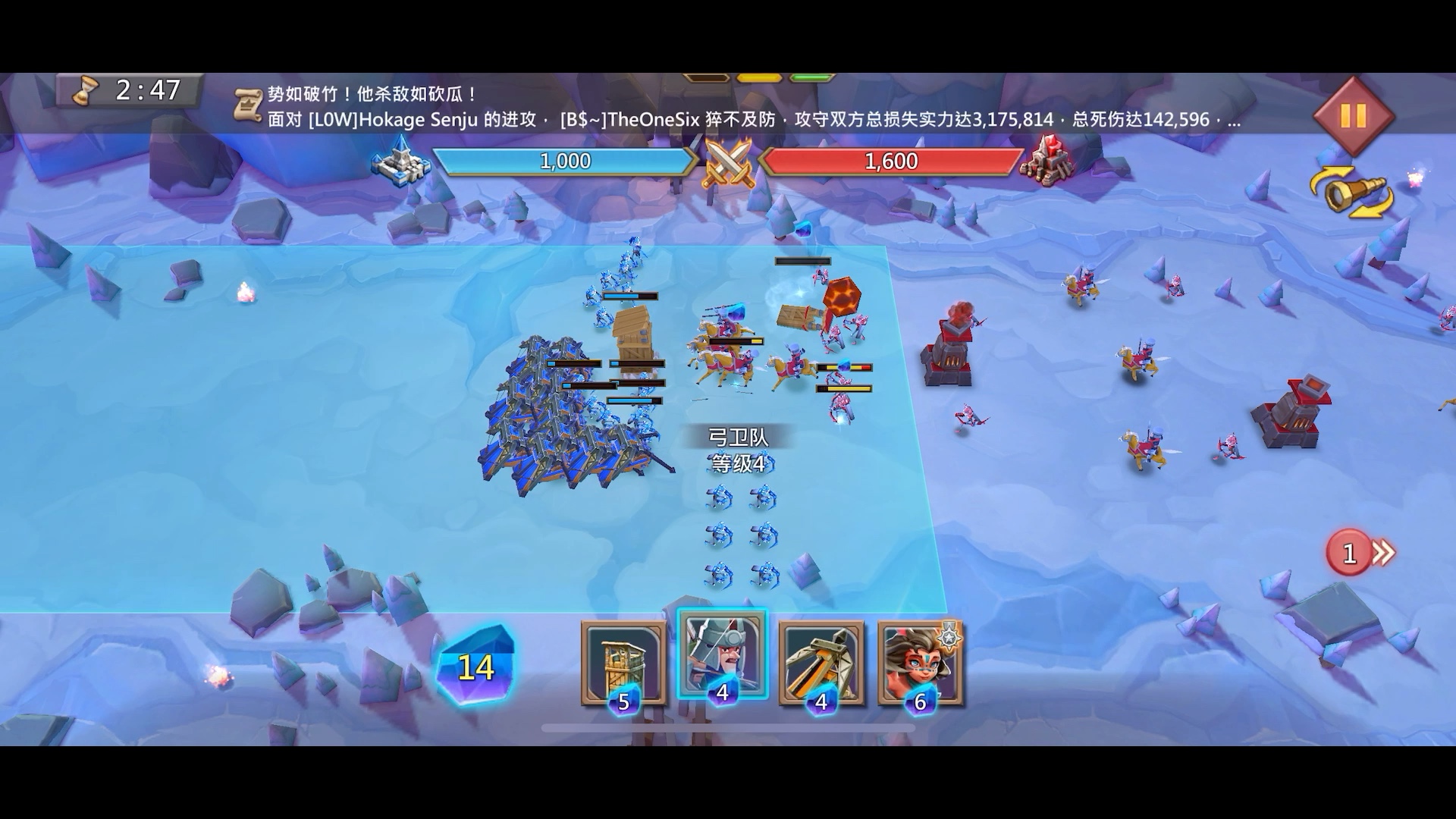Change battle speed with the red 1 button

click(1360, 553)
